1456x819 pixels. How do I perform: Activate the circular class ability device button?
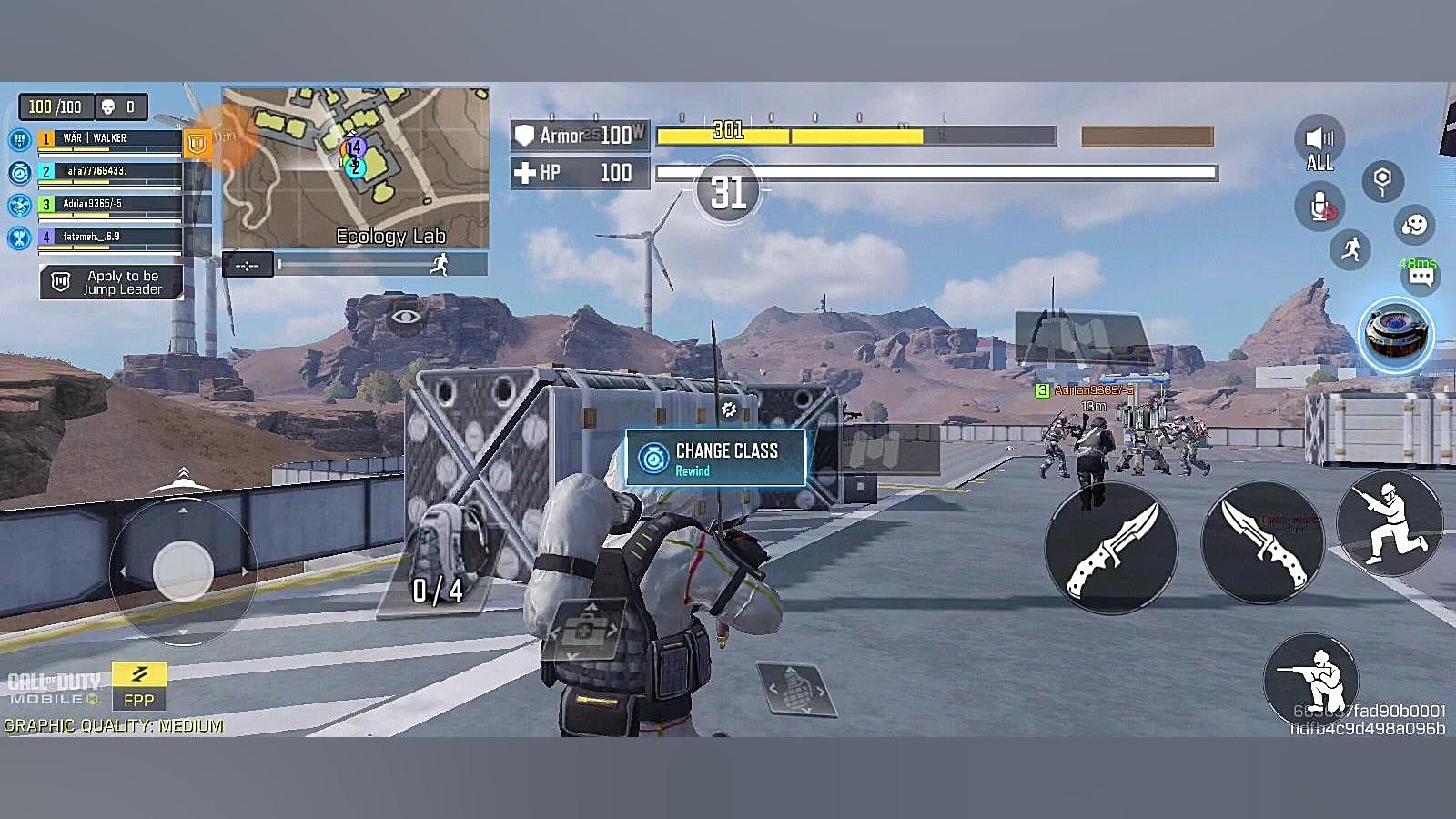click(x=1395, y=334)
